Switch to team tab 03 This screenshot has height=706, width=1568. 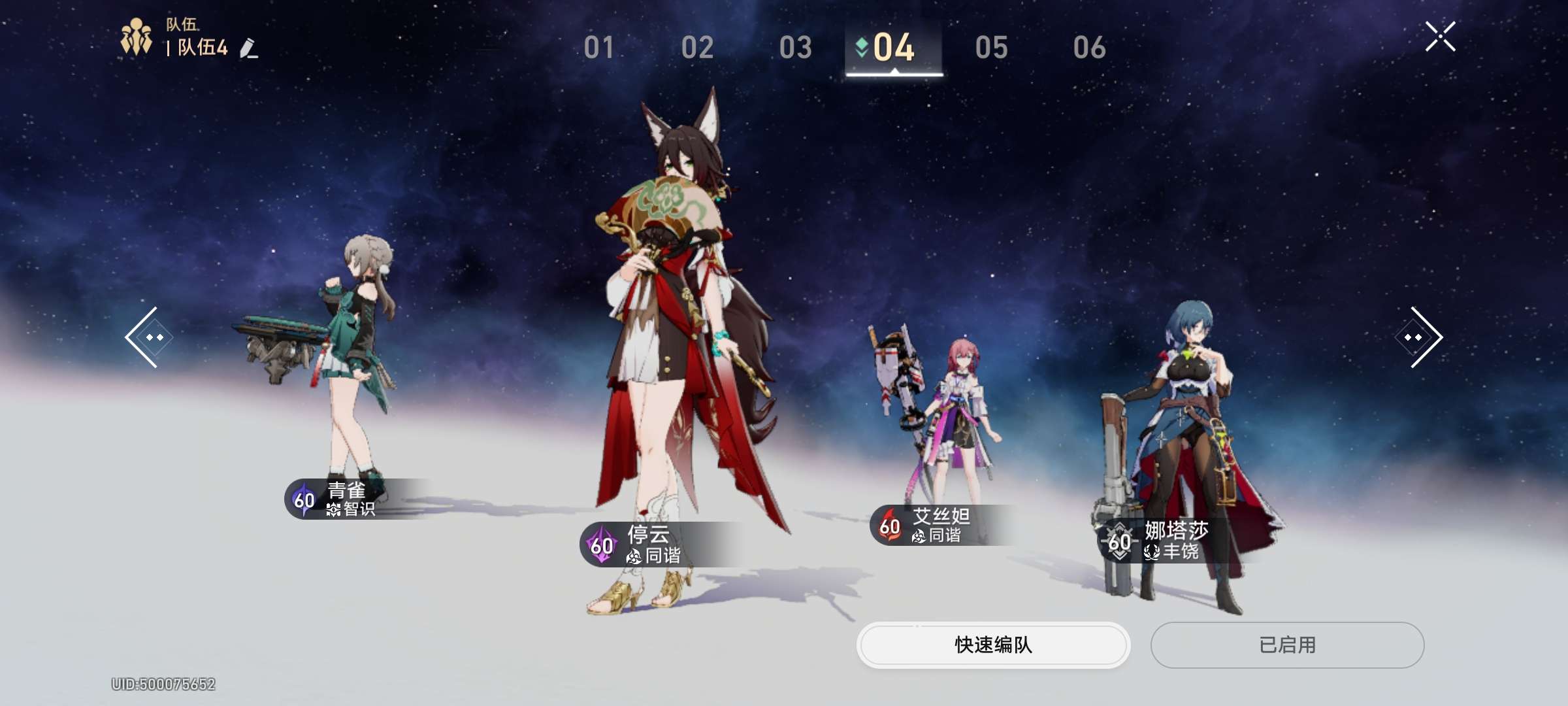pyautogui.click(x=795, y=48)
